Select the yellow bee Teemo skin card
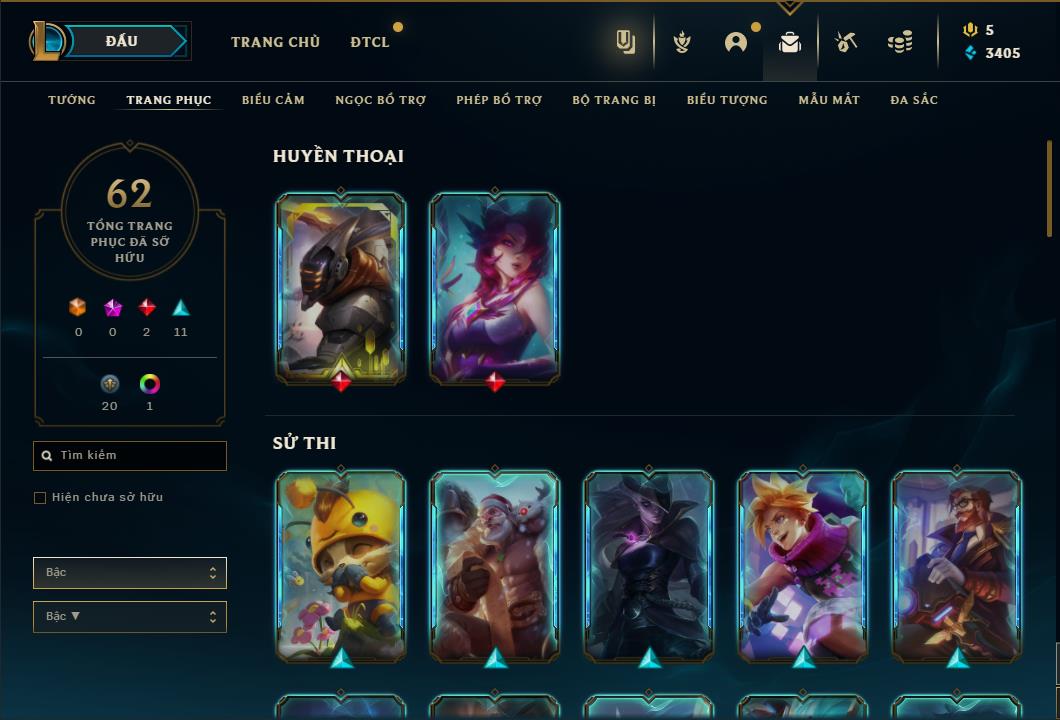1060x720 pixels. coord(341,566)
